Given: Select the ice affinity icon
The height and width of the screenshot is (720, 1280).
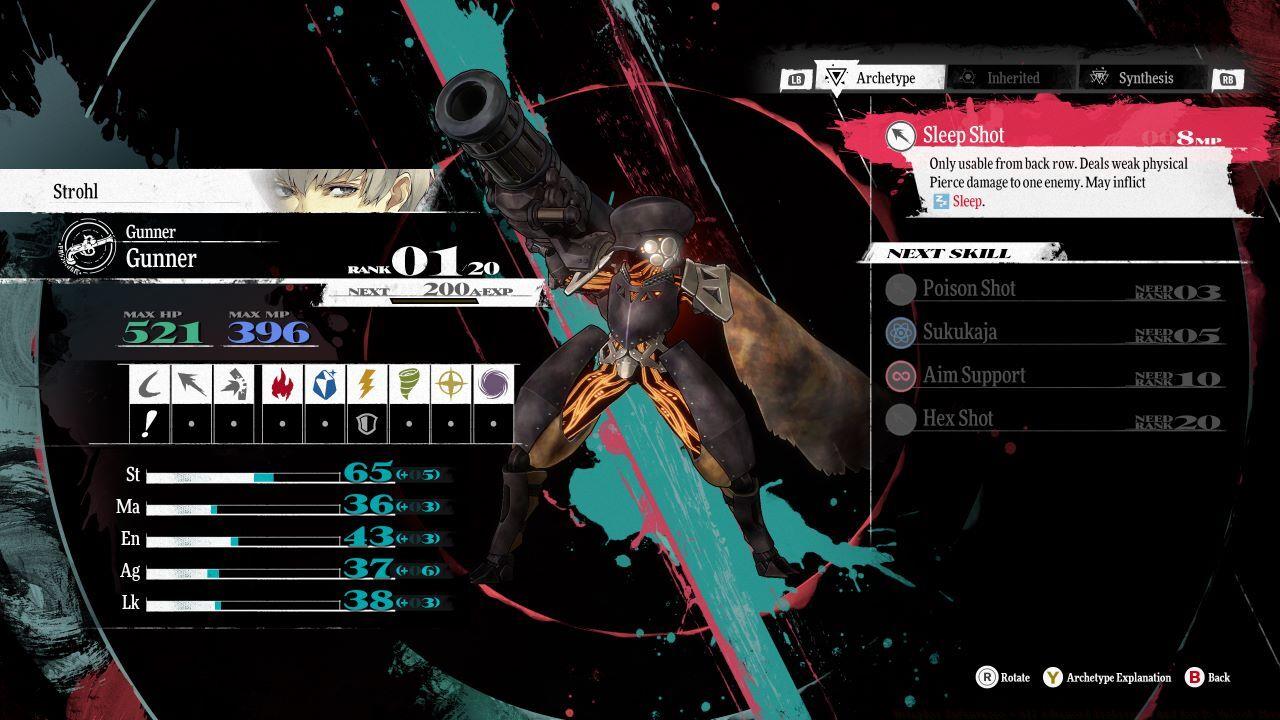Looking at the screenshot, I should pyautogui.click(x=324, y=383).
